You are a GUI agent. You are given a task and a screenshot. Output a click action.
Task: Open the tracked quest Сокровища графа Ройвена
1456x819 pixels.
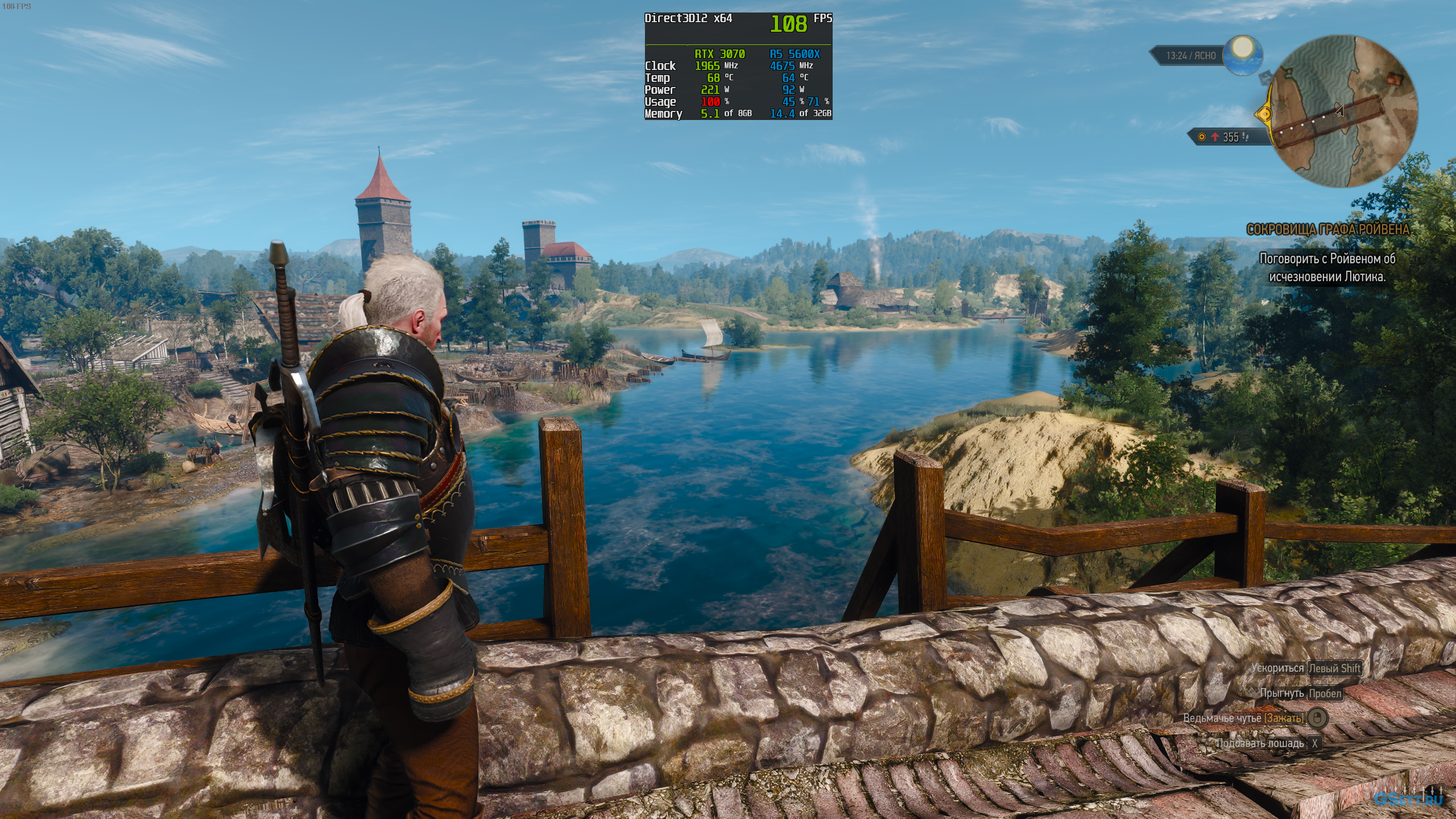1327,229
